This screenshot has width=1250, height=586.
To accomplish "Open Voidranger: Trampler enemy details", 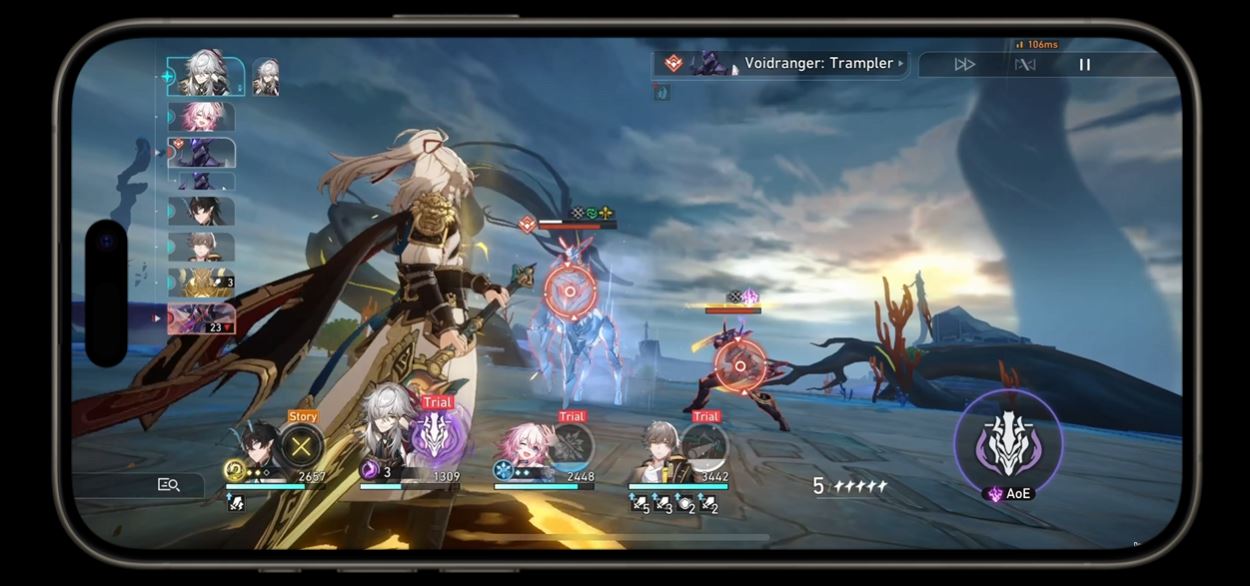I will point(780,64).
